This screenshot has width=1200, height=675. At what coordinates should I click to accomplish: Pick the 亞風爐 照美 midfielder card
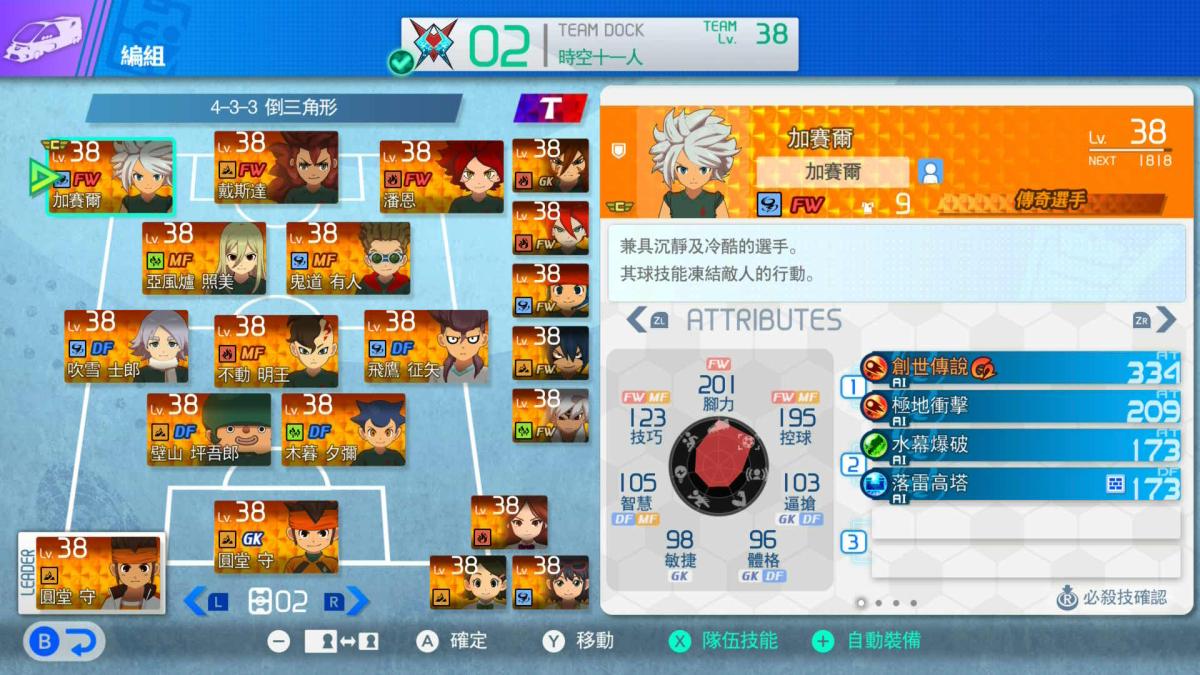tap(204, 258)
